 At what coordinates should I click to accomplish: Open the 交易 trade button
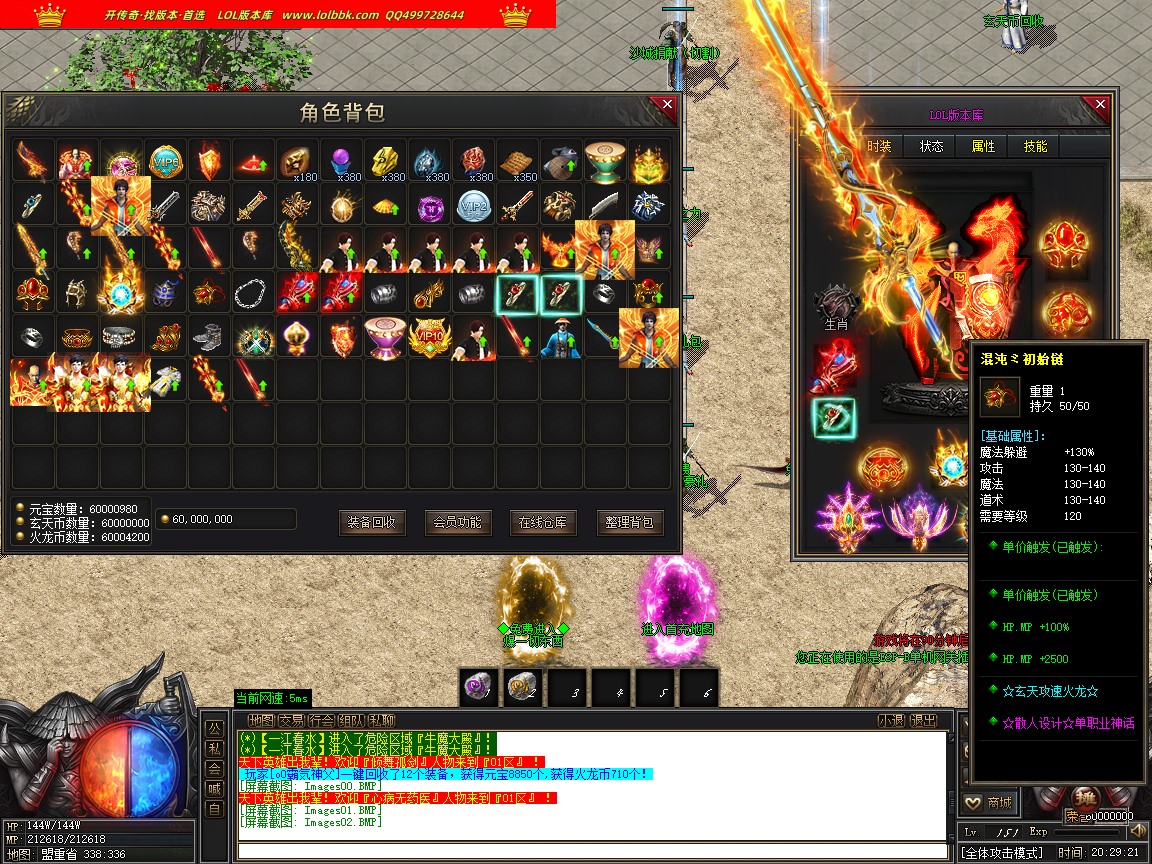291,720
